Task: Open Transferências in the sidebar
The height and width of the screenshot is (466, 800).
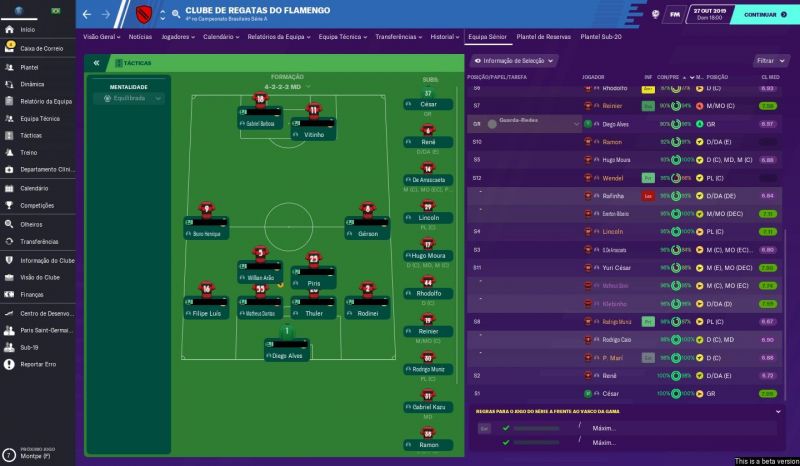Action: pyautogui.click(x=39, y=241)
